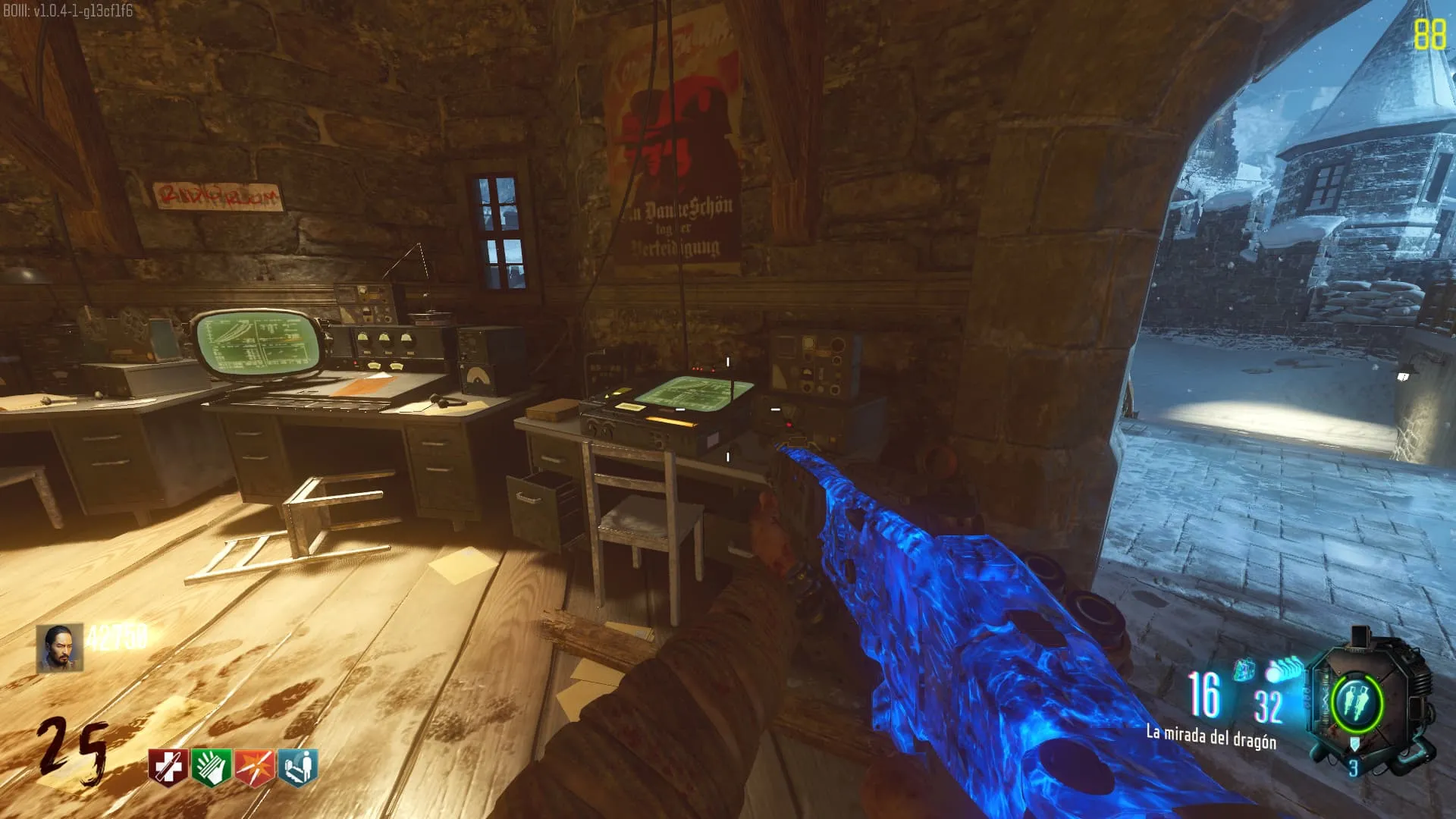1456x819 pixels.
Task: Click the Takeo character portrait
Action: [61, 648]
